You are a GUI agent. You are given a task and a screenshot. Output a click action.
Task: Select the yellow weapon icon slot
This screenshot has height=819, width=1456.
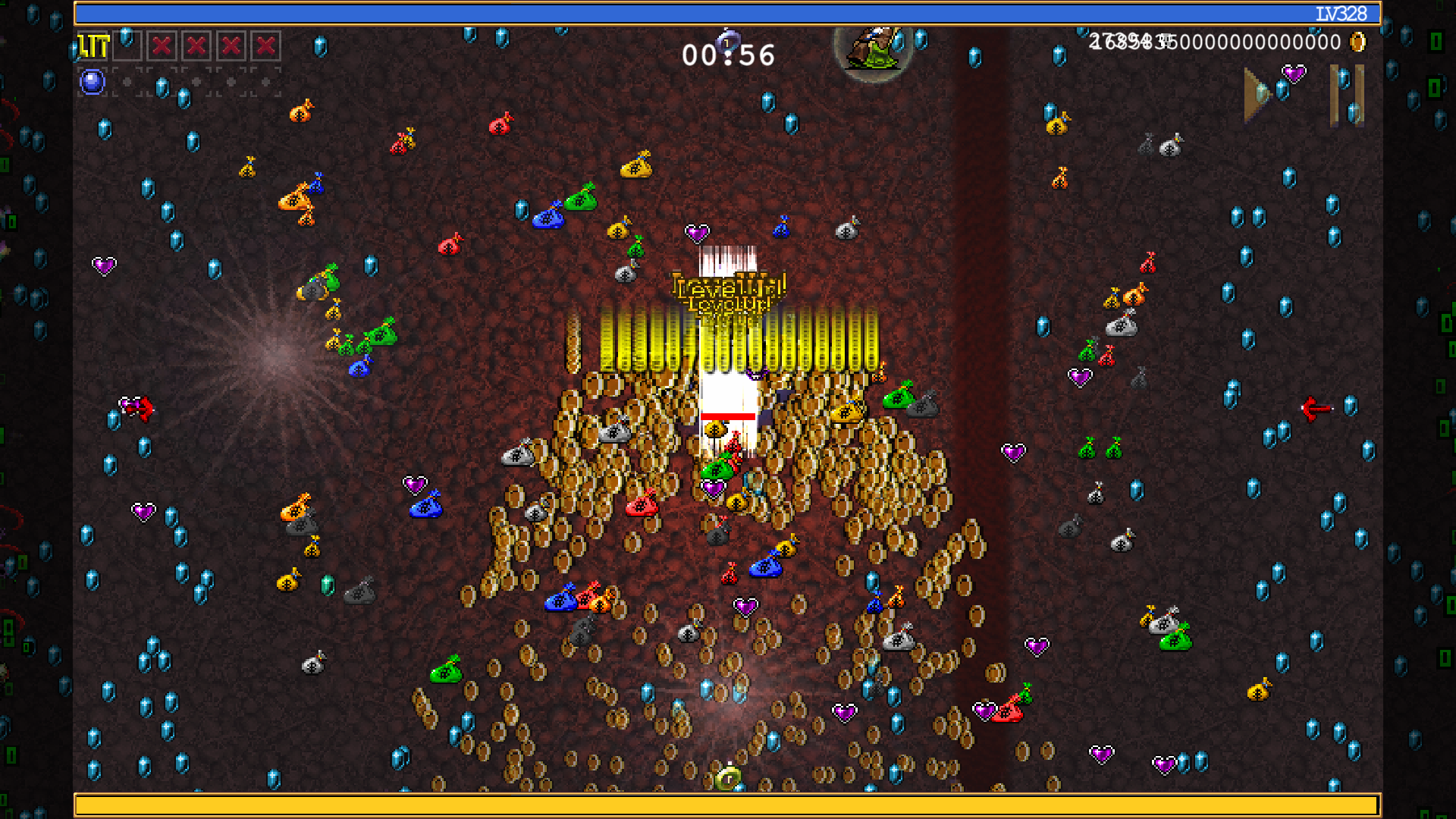pos(93,46)
